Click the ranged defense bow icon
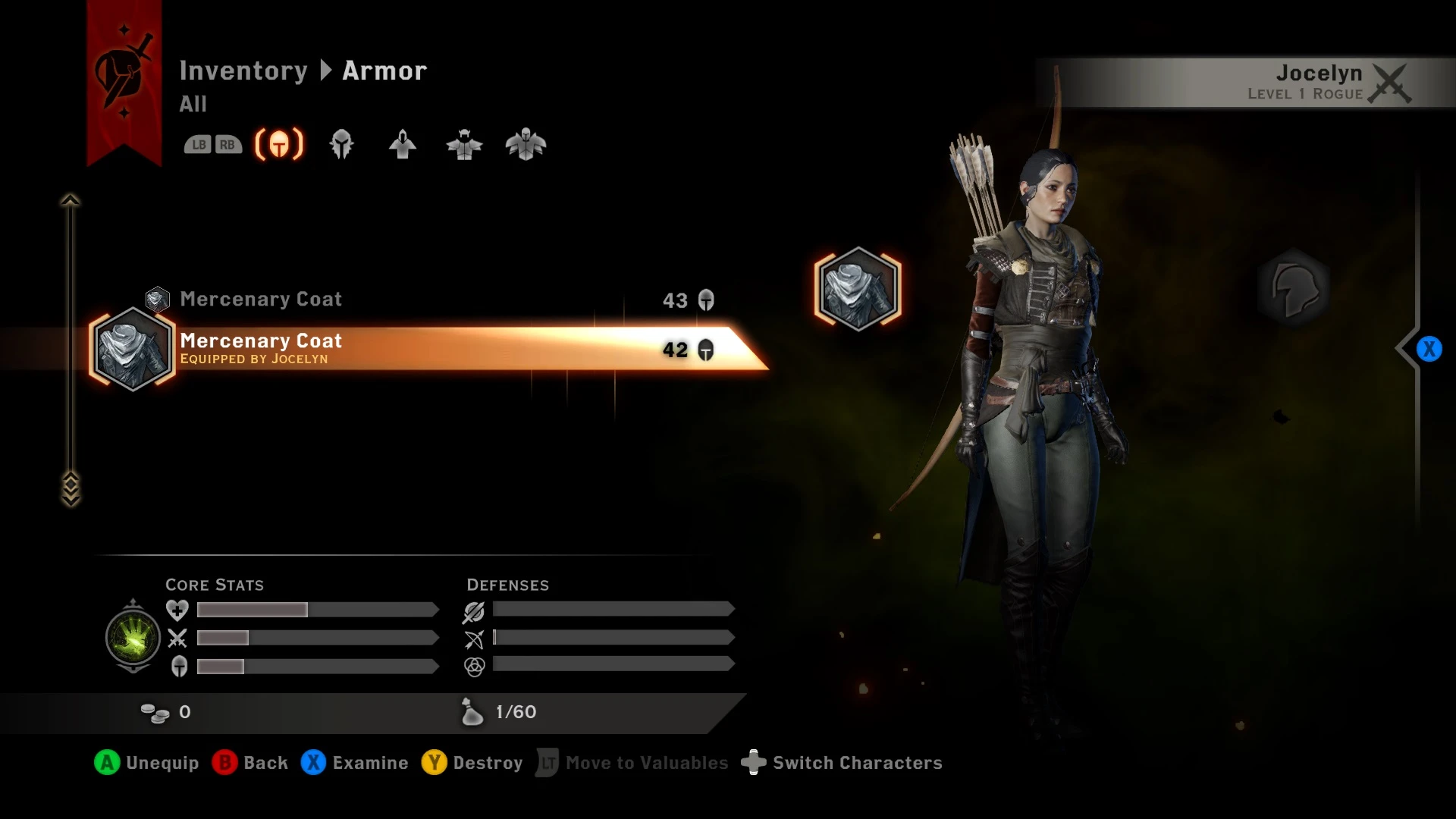The width and height of the screenshot is (1456, 819). [x=473, y=639]
